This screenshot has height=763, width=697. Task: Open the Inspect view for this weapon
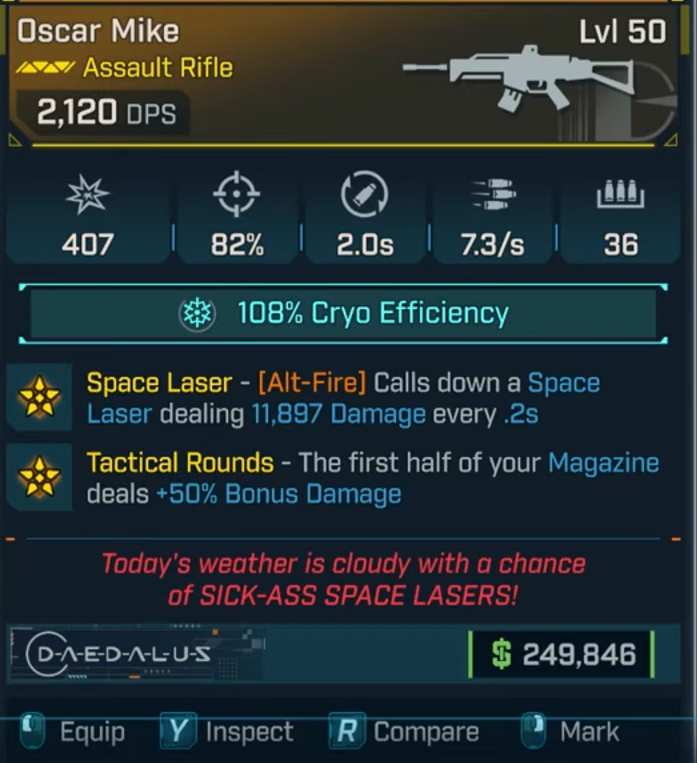point(248,732)
